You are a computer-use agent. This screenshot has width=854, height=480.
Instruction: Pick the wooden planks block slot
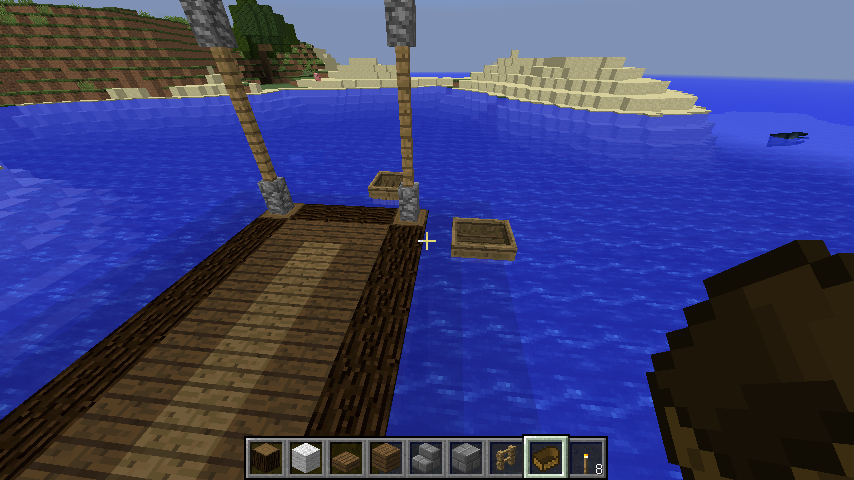386,458
